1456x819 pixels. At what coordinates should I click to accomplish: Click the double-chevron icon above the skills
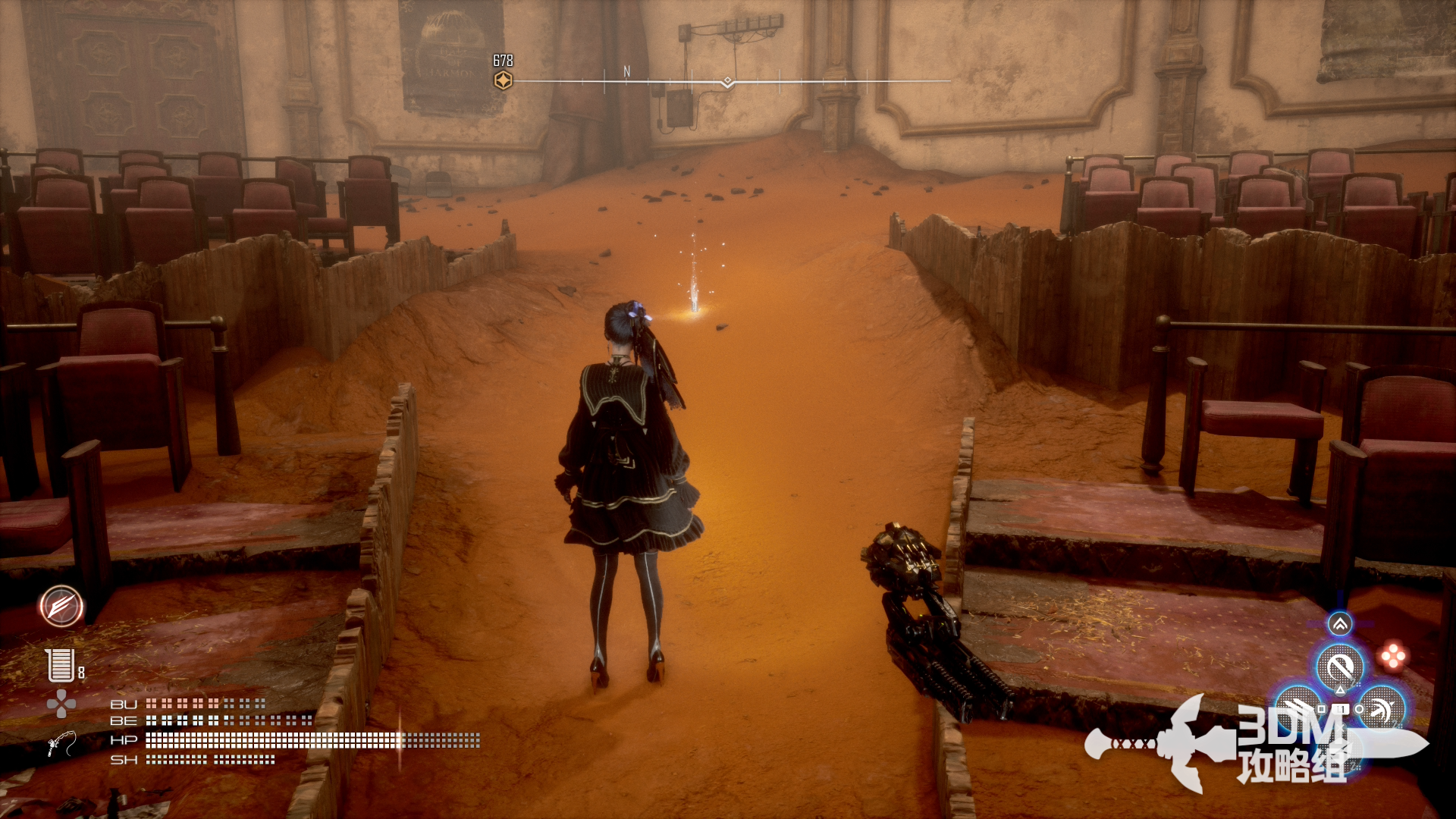click(x=1340, y=624)
